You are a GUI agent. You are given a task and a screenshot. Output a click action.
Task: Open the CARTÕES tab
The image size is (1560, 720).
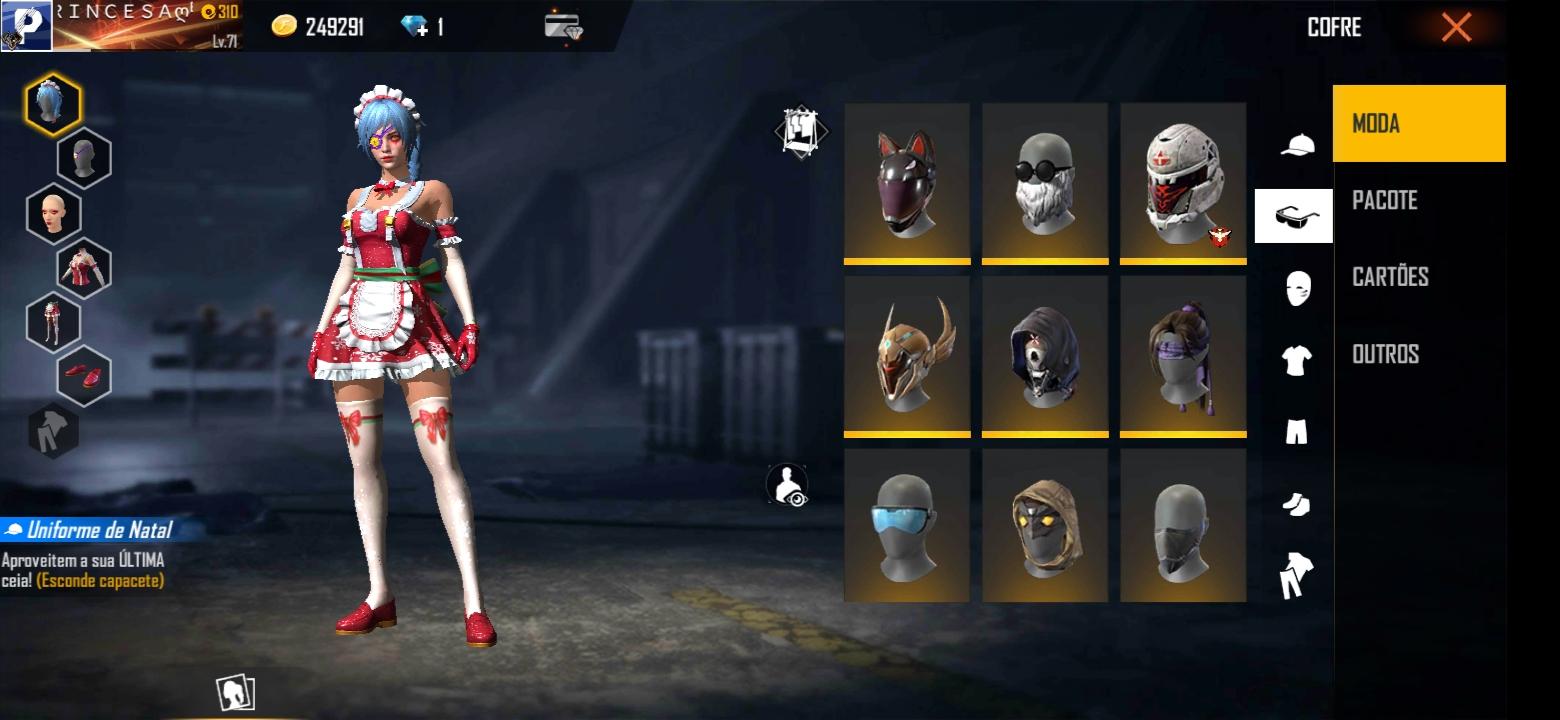click(x=1392, y=277)
